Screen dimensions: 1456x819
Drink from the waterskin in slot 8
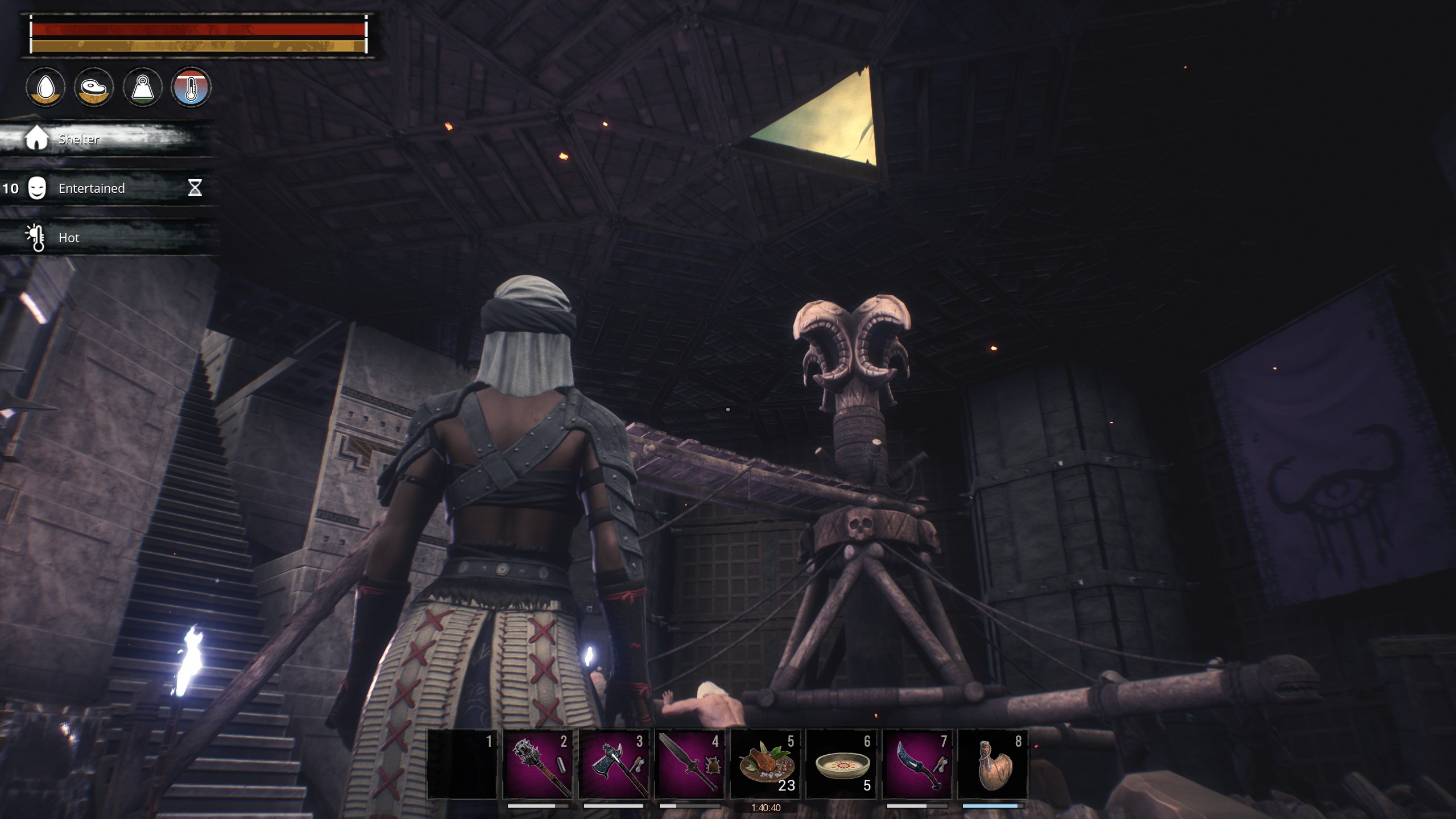[993, 764]
